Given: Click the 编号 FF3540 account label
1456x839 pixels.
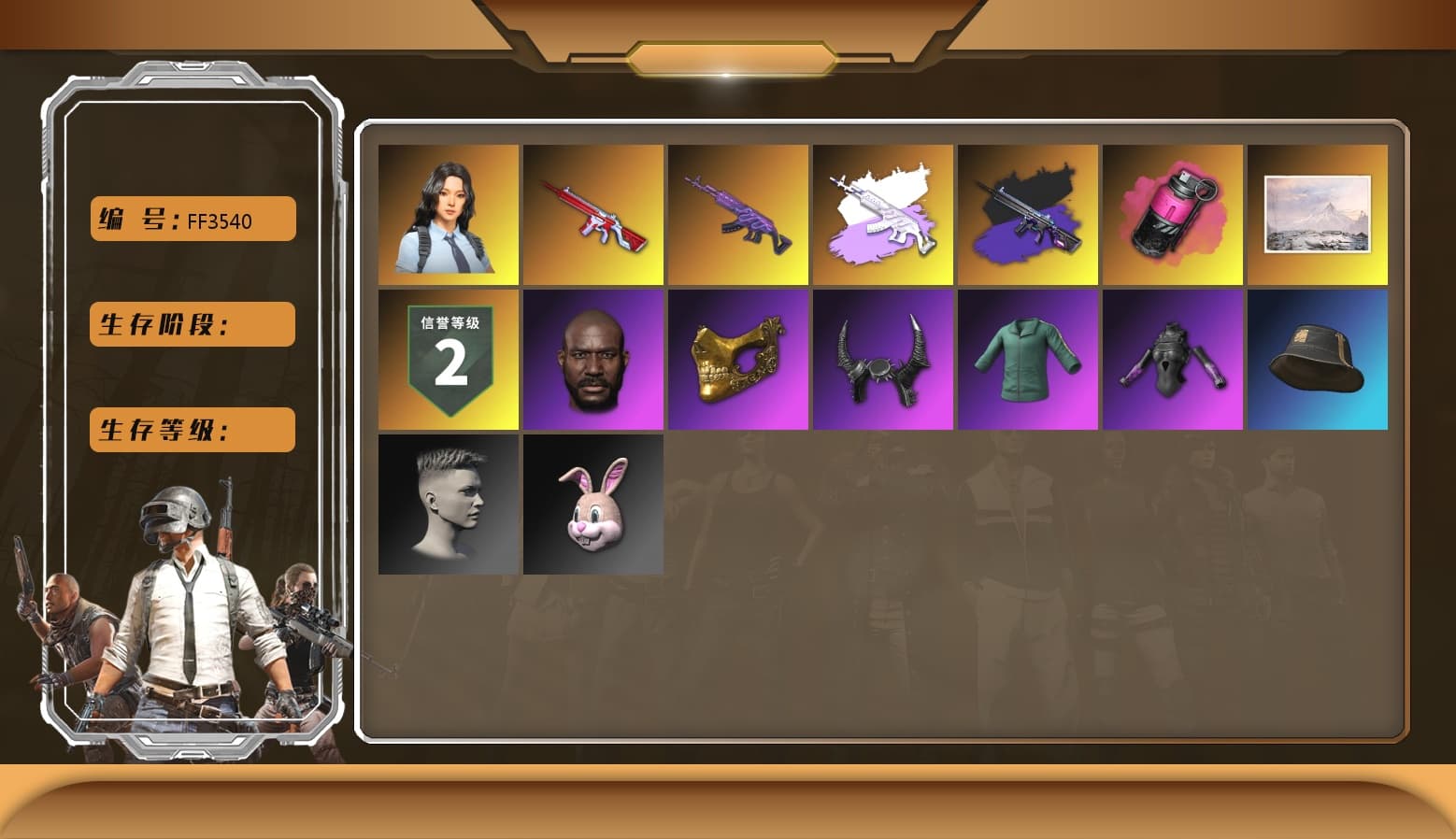Looking at the screenshot, I should tap(192, 219).
